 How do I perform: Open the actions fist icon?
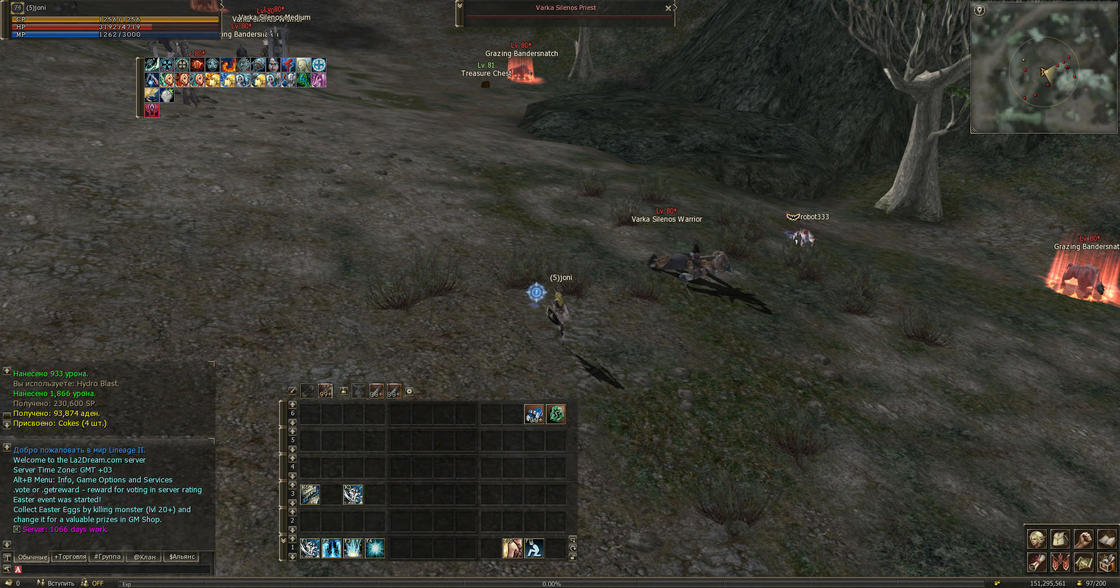click(x=1083, y=540)
